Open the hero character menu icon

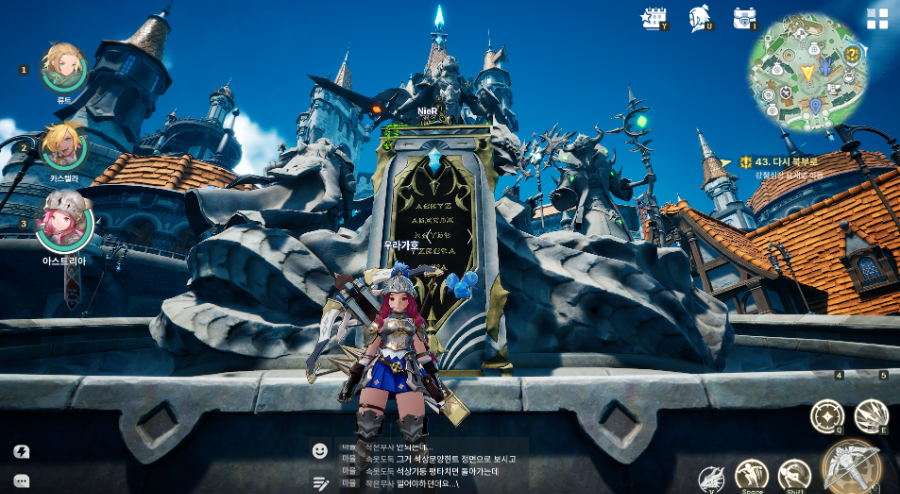pyautogui.click(x=699, y=18)
